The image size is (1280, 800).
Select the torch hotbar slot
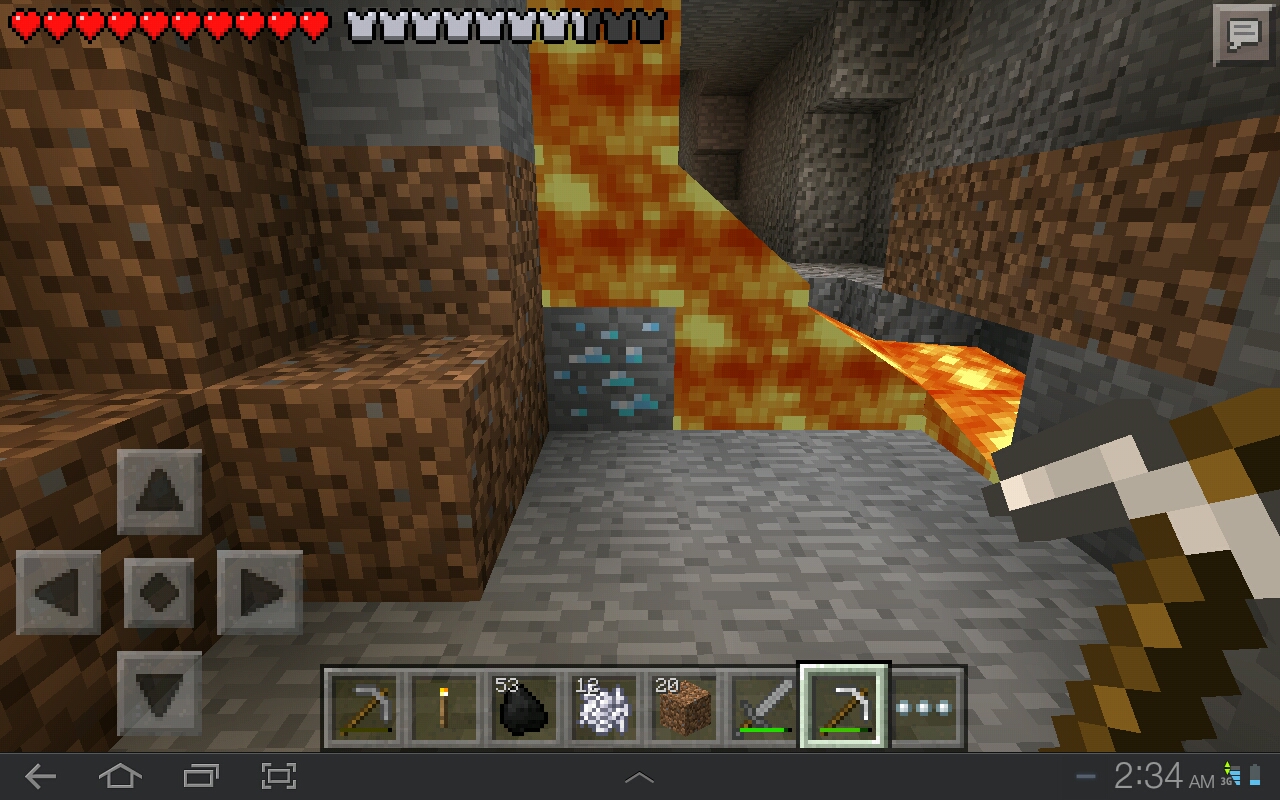[442, 708]
